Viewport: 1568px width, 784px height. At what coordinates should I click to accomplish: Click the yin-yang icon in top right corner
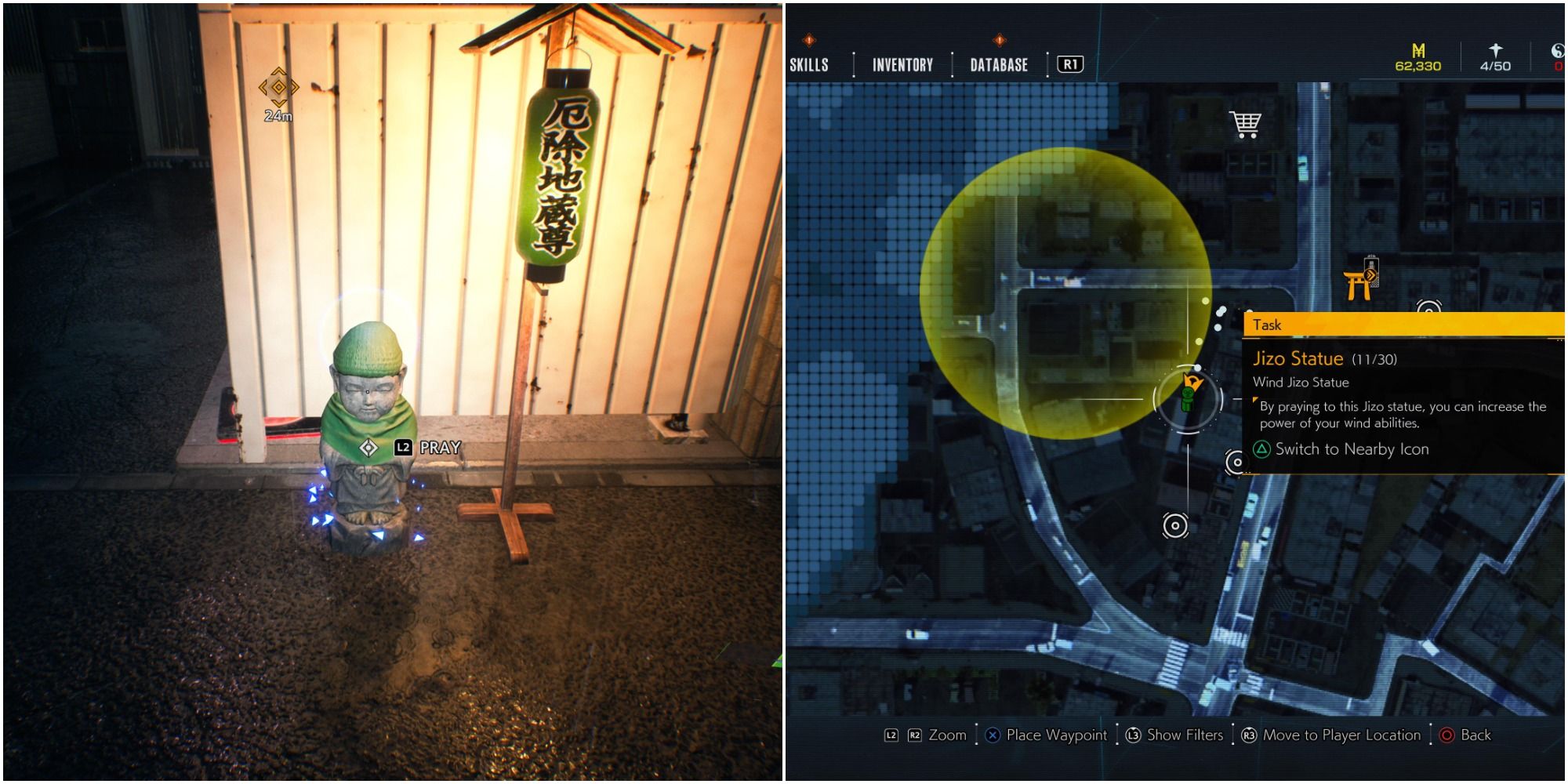click(x=1558, y=50)
